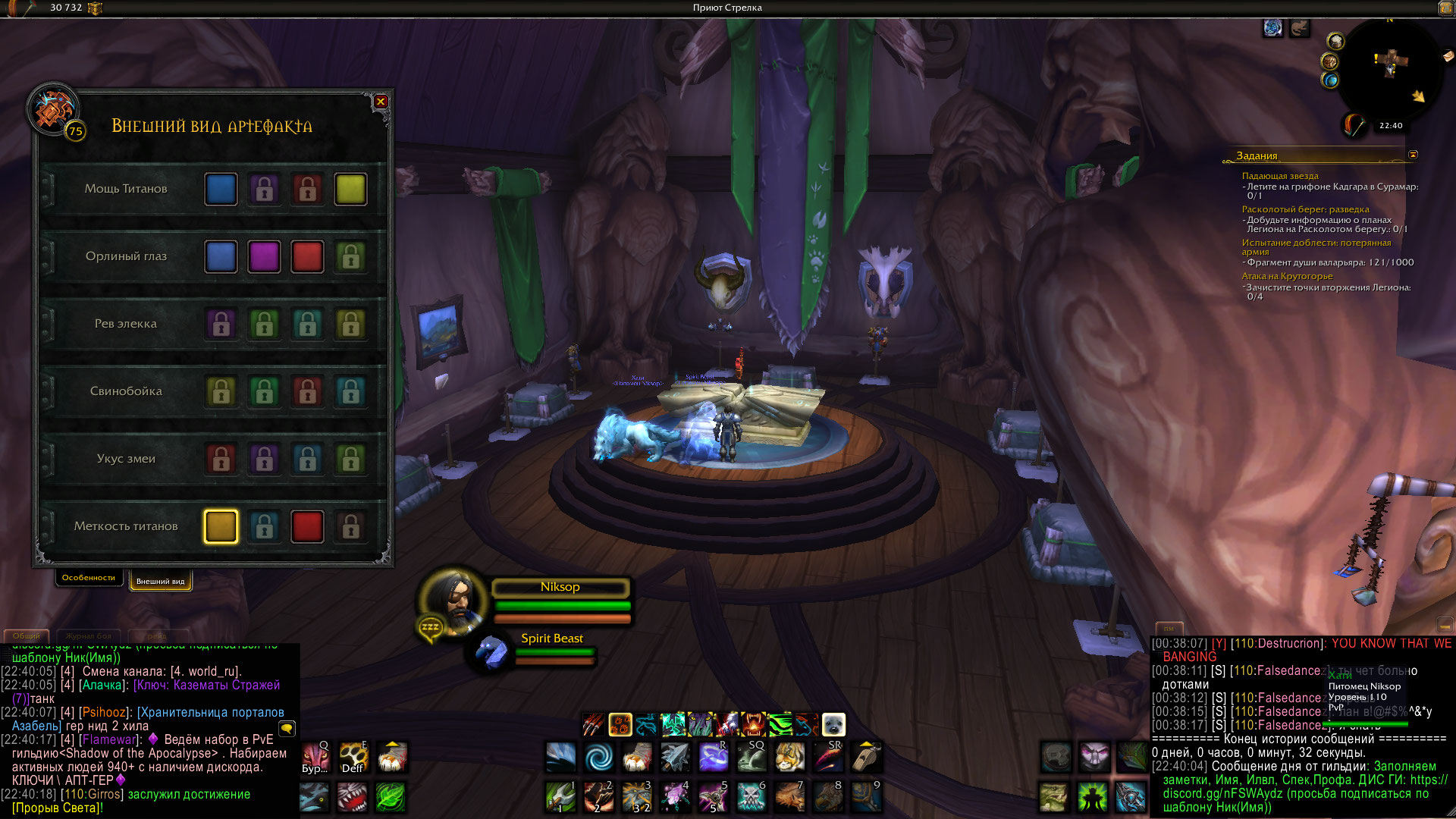Click the Прорыв Света achievement link
The image size is (1456, 819).
point(57,808)
